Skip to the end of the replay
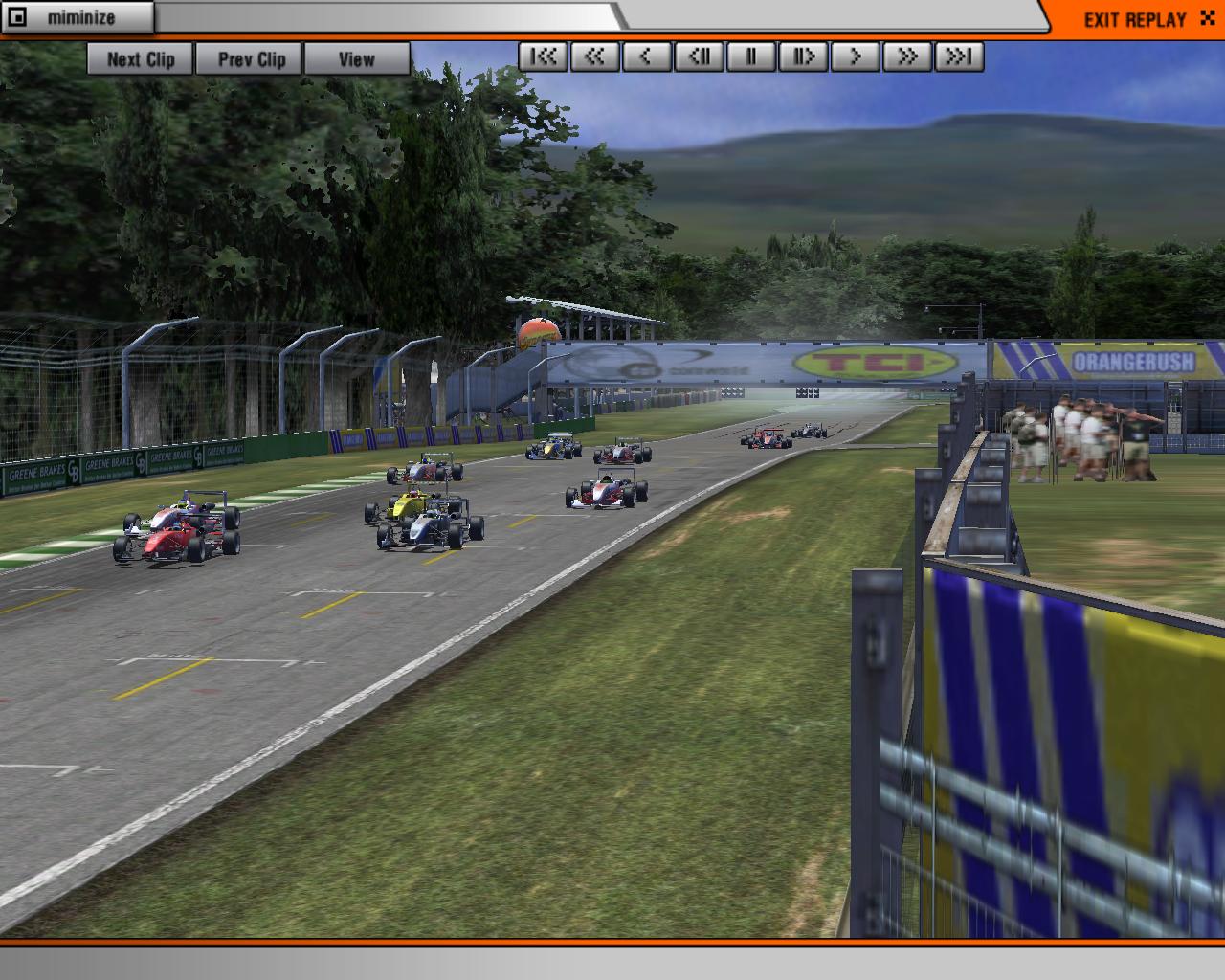 click(x=959, y=57)
